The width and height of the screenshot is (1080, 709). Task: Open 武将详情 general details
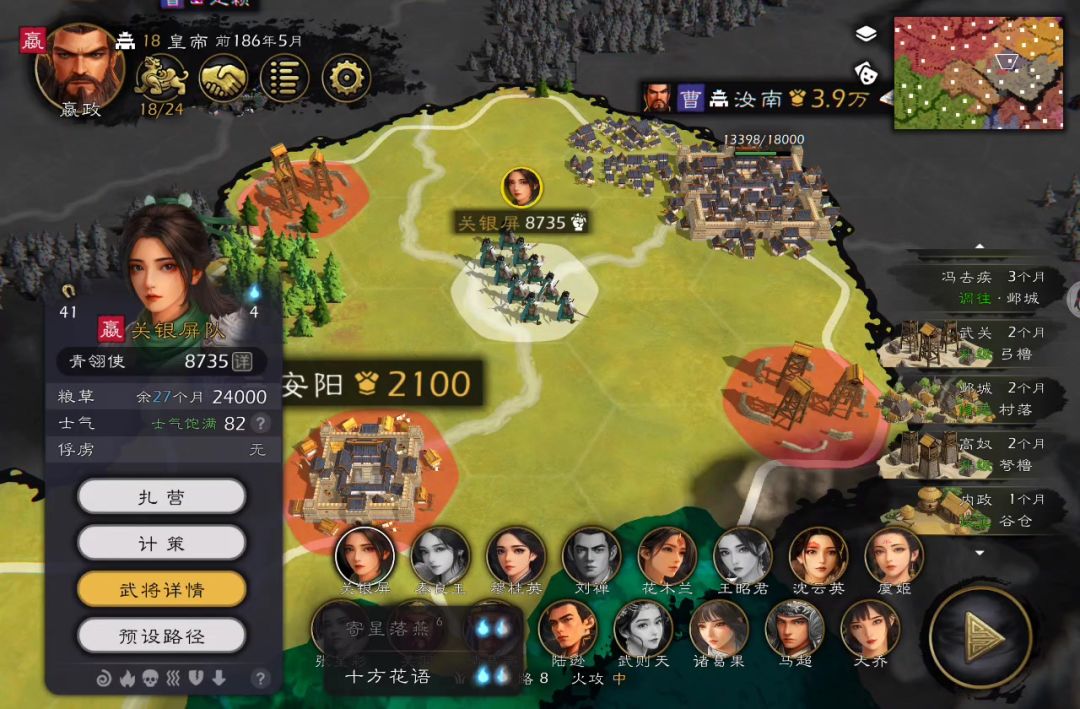click(x=161, y=589)
